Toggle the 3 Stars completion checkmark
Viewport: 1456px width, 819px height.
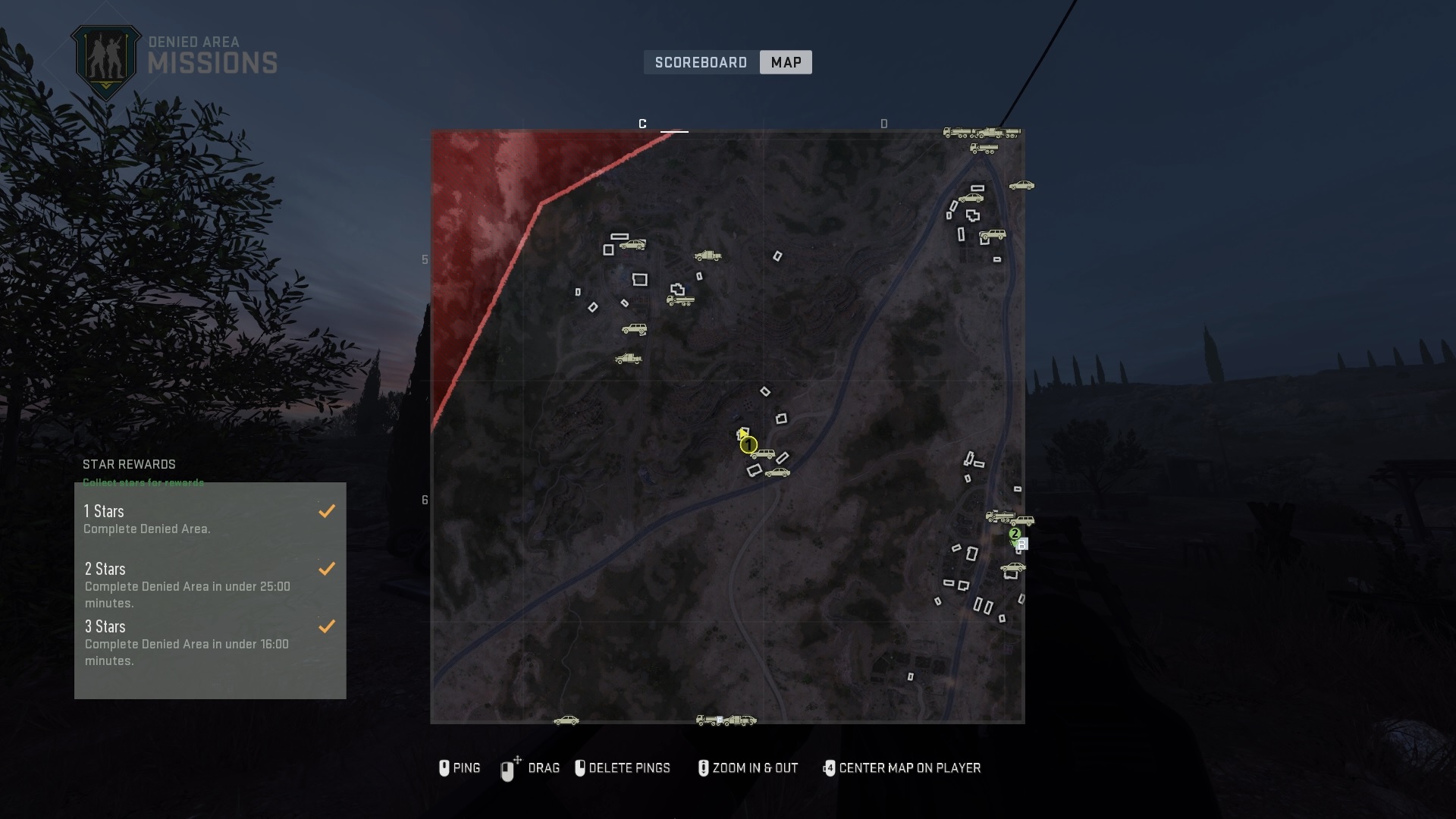click(x=327, y=626)
